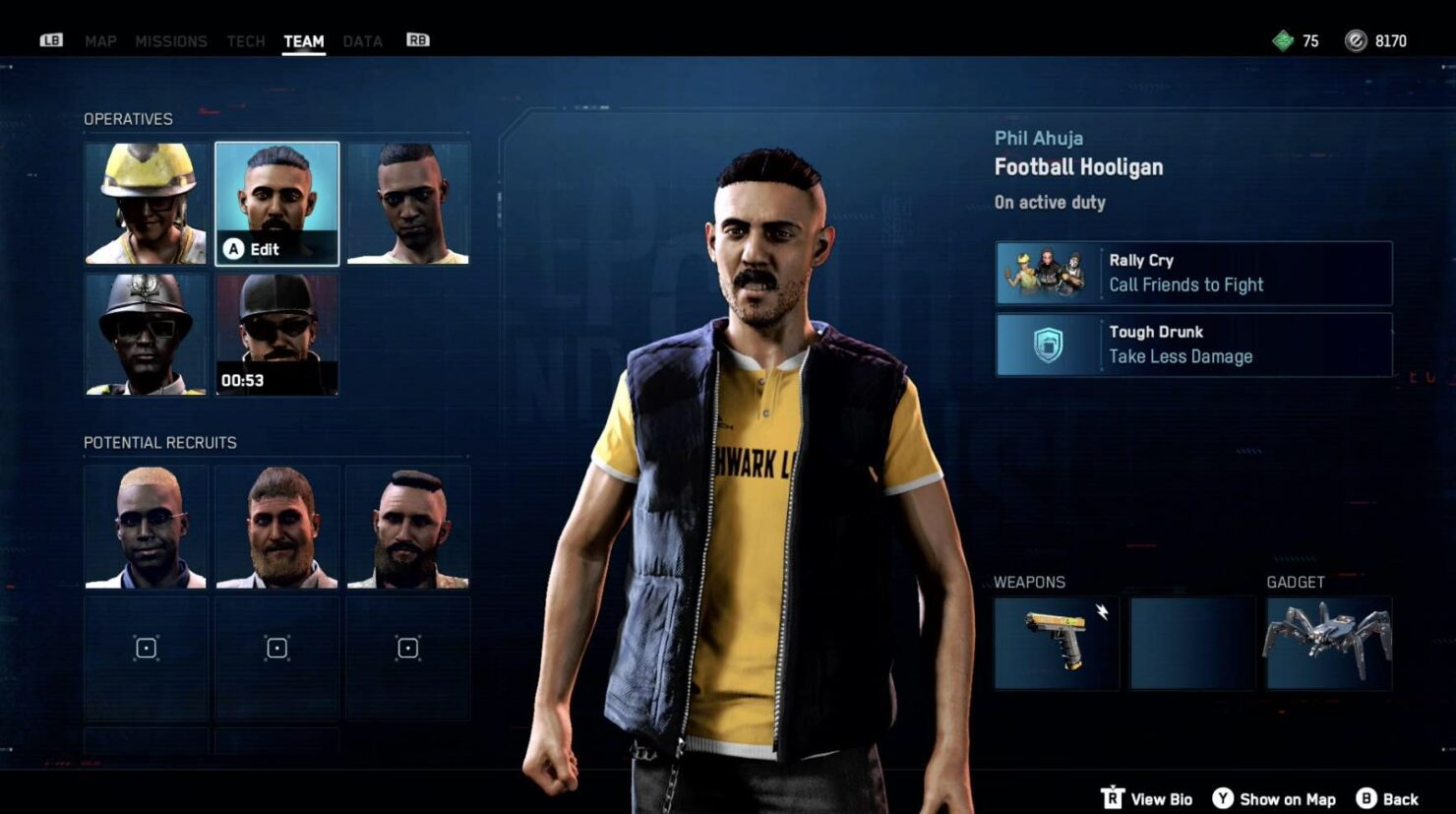The image size is (1456, 814).
Task: Select the pistol in the Weapons slot
Action: (1057, 644)
